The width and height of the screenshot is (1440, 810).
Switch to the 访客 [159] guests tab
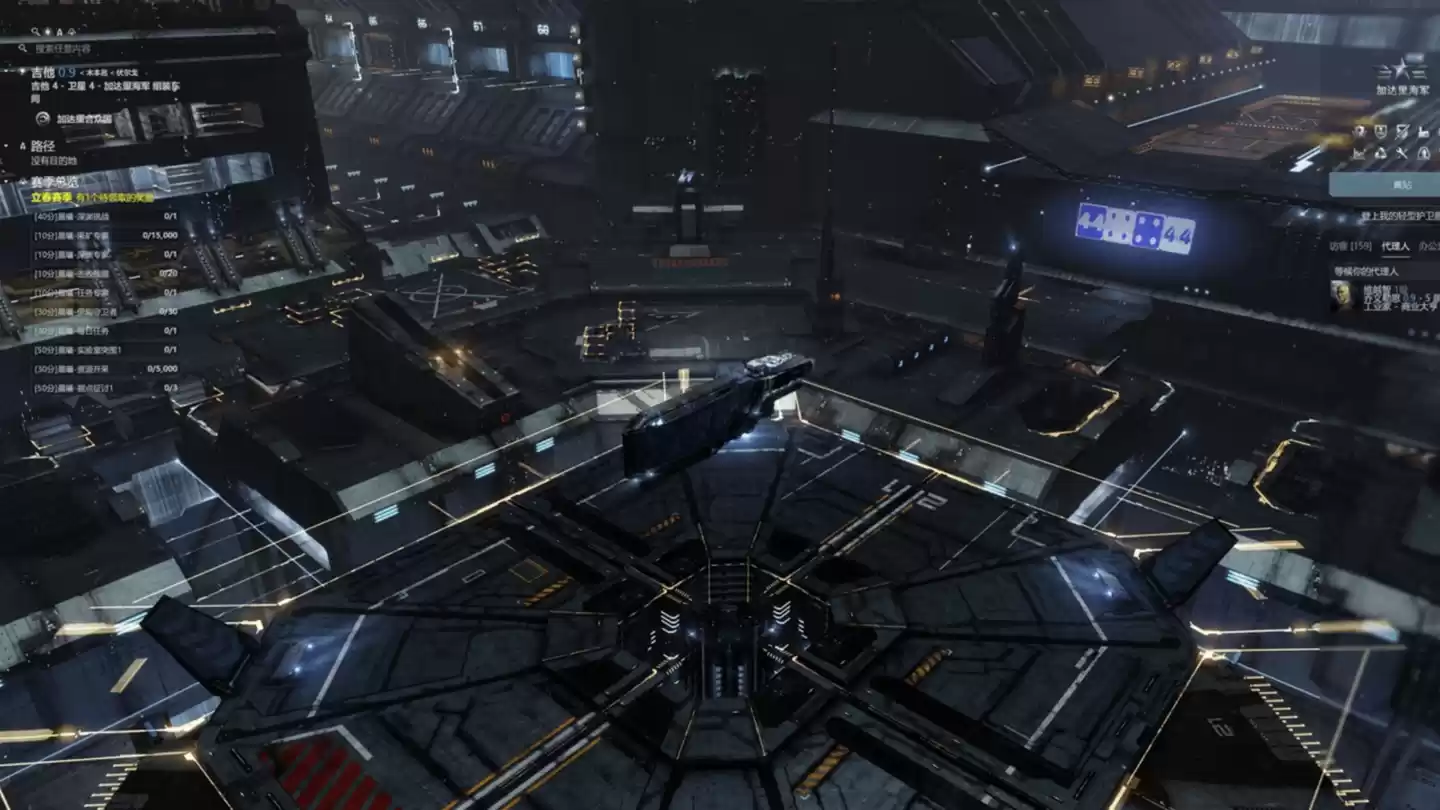coord(1352,246)
